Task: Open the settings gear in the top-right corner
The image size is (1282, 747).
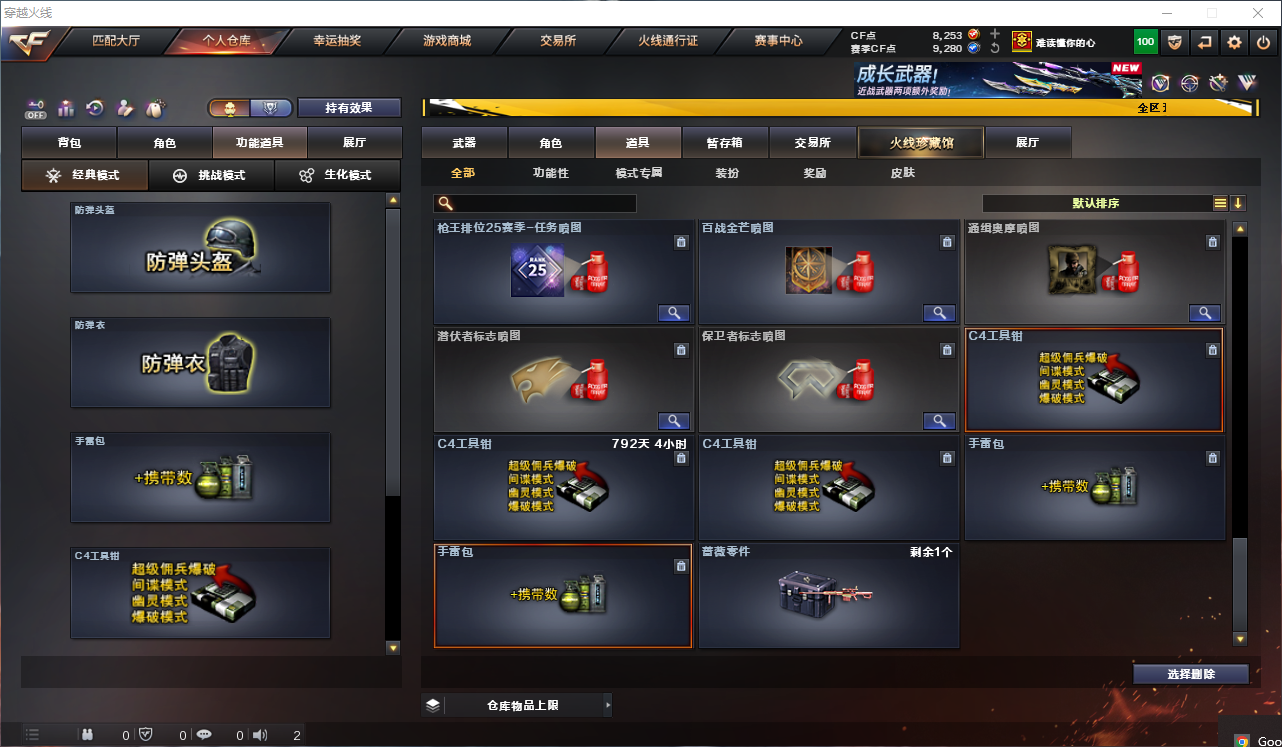Action: click(1234, 42)
